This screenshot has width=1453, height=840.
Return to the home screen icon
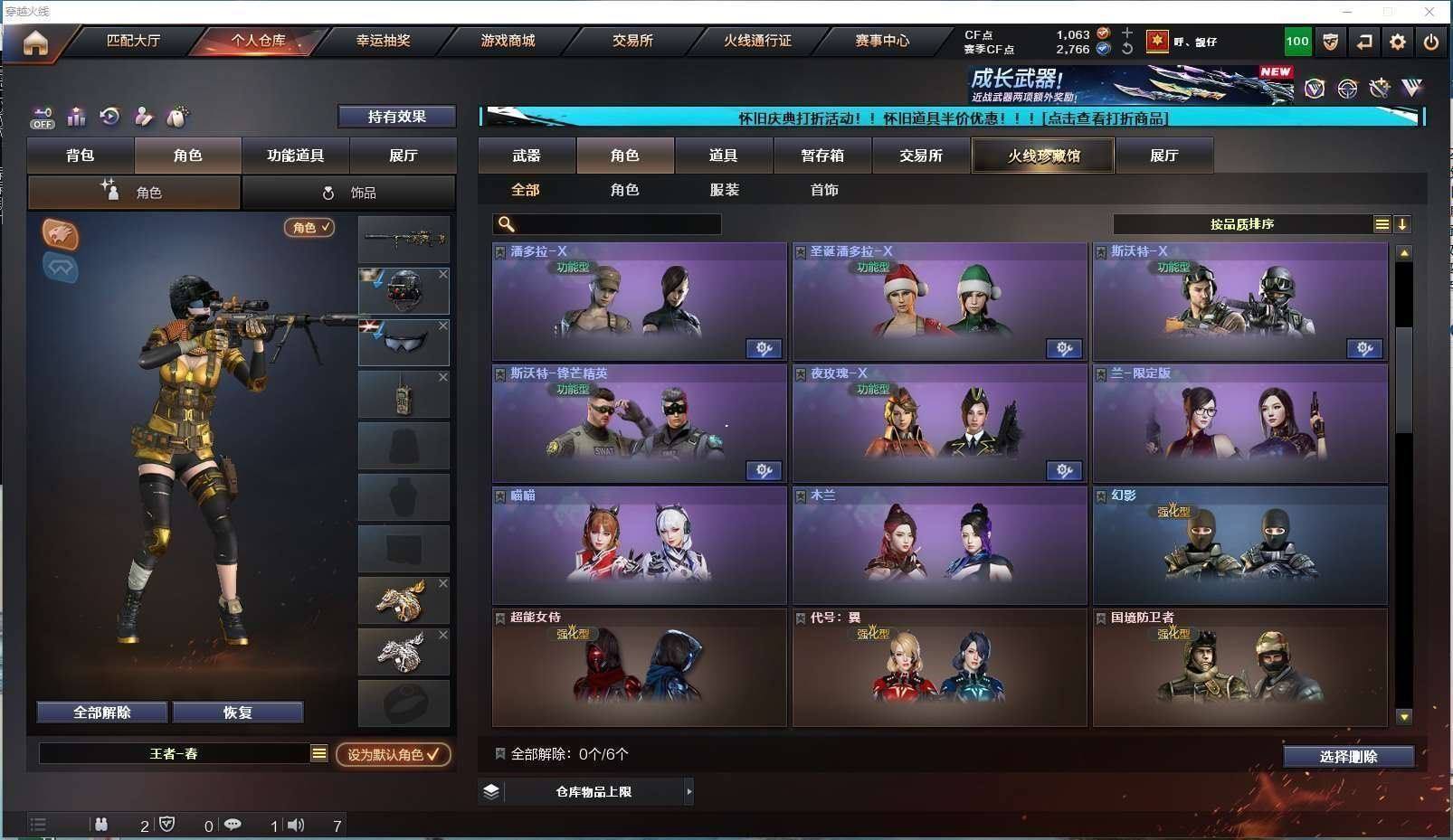(35, 42)
